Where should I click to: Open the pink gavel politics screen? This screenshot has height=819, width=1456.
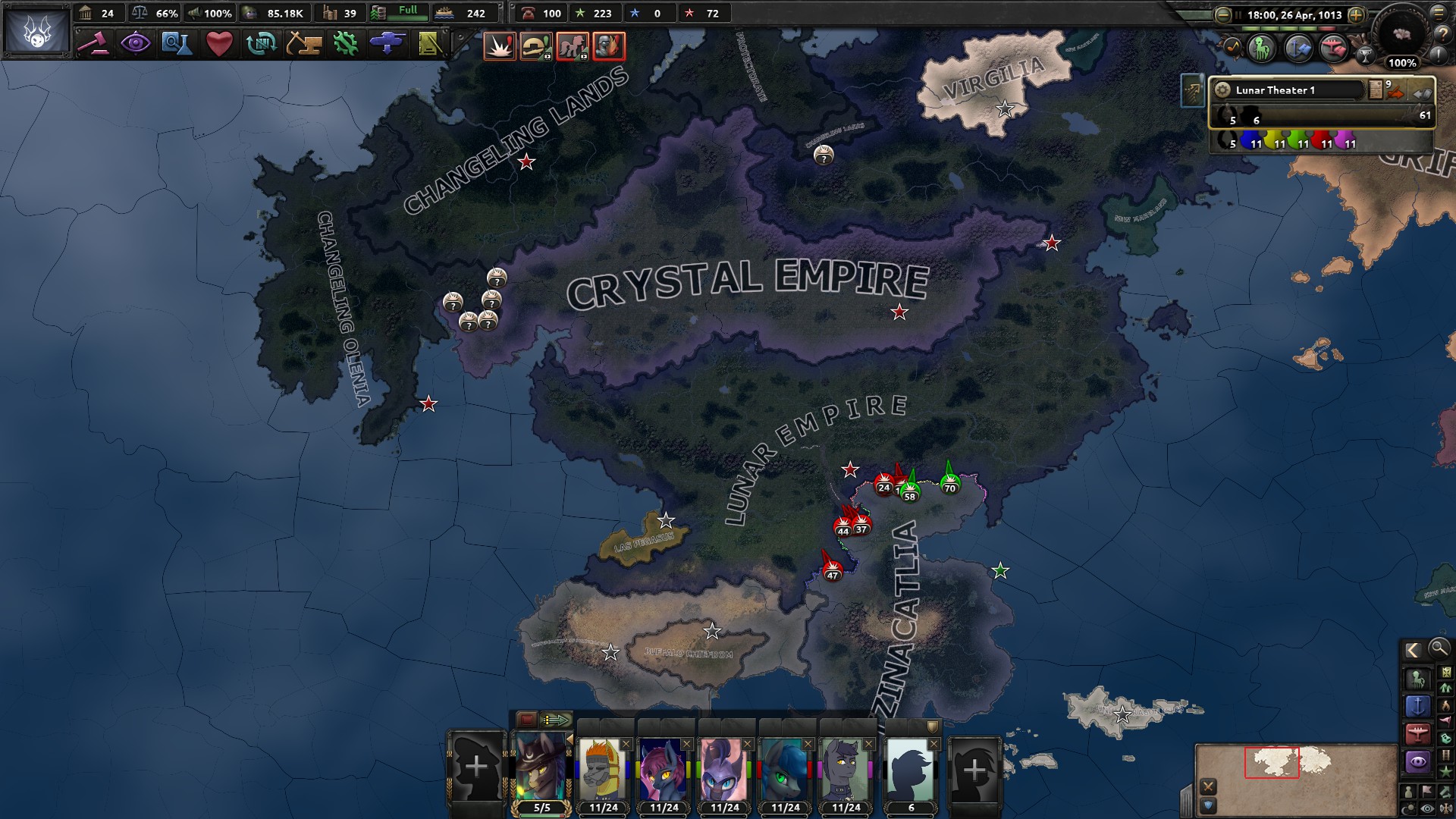(94, 44)
